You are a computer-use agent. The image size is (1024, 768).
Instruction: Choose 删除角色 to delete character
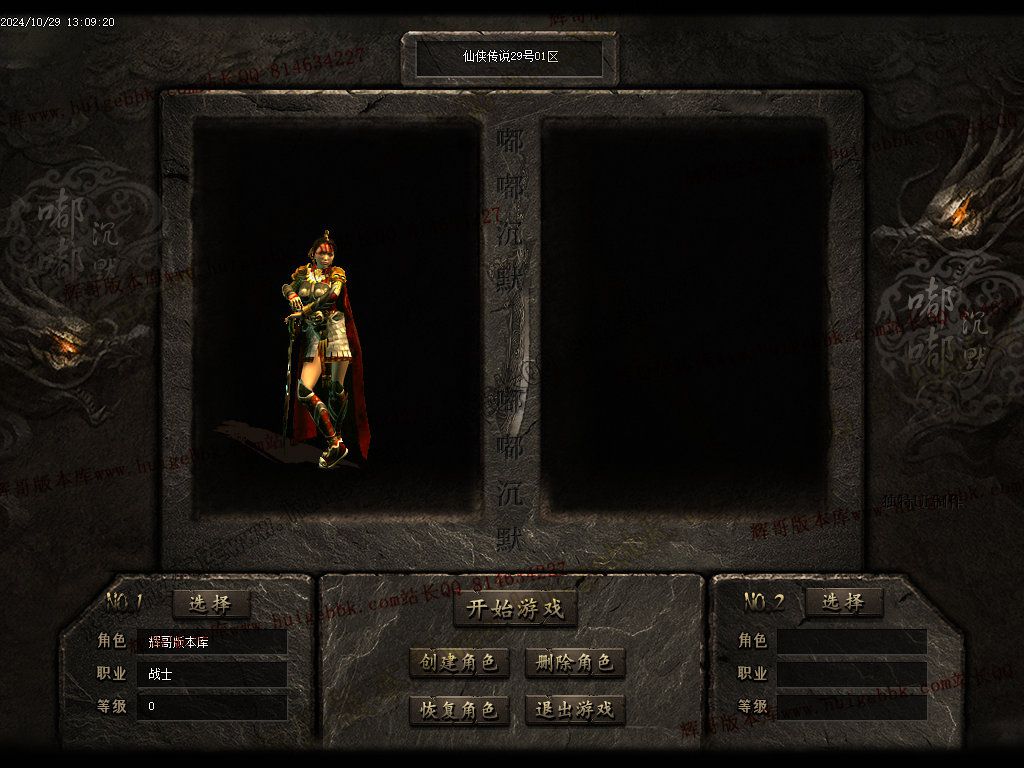click(x=574, y=662)
